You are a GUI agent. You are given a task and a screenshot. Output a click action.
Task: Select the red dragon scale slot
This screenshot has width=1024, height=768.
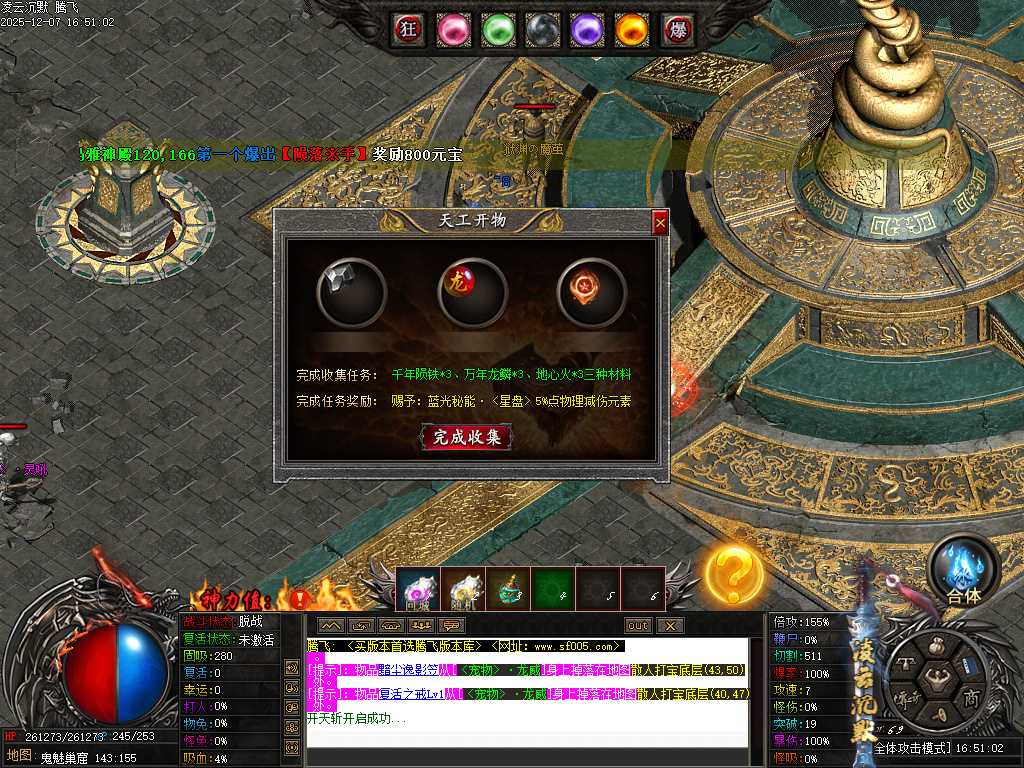tap(472, 292)
